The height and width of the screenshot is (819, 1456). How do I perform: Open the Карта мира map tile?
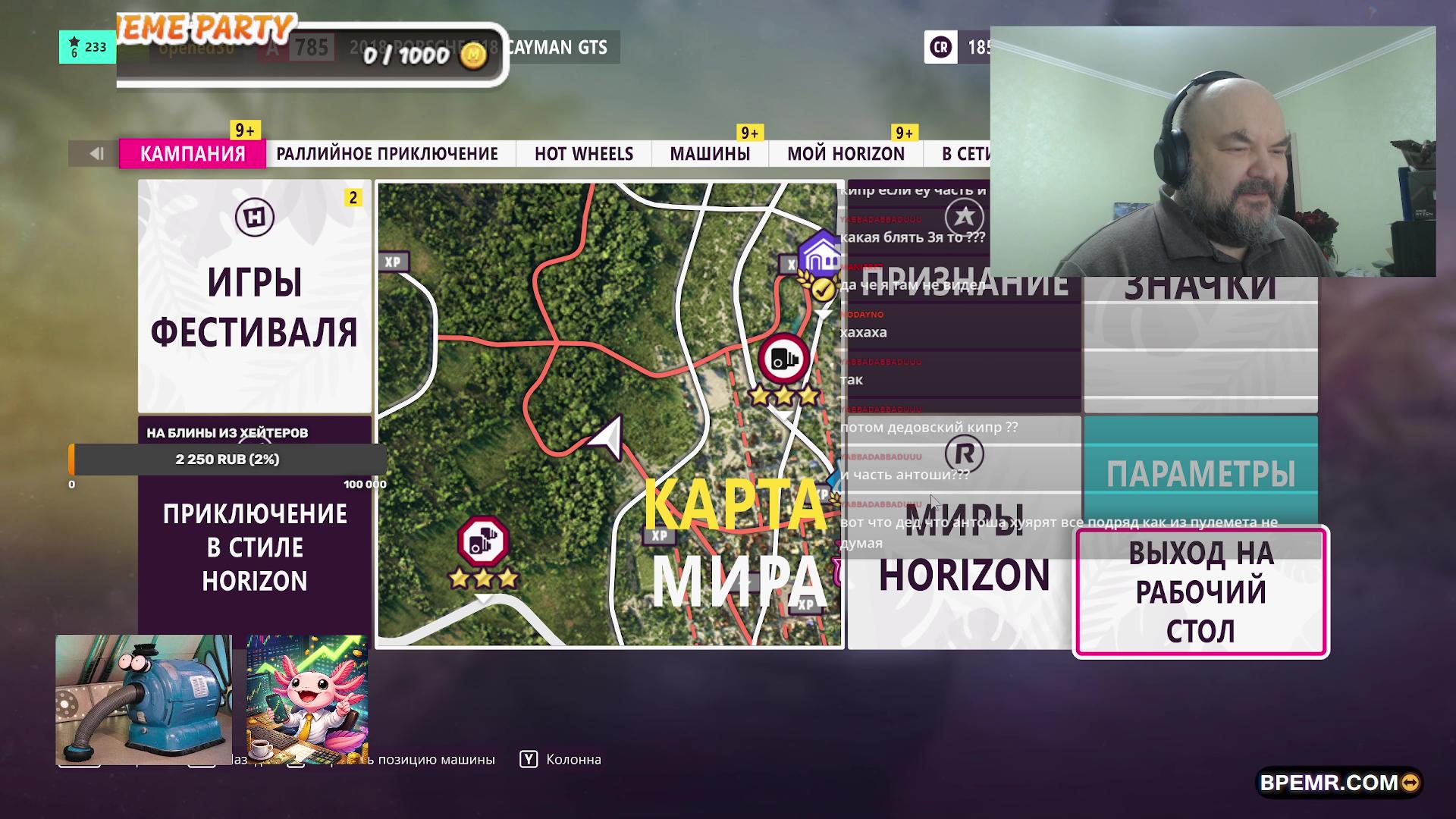610,414
